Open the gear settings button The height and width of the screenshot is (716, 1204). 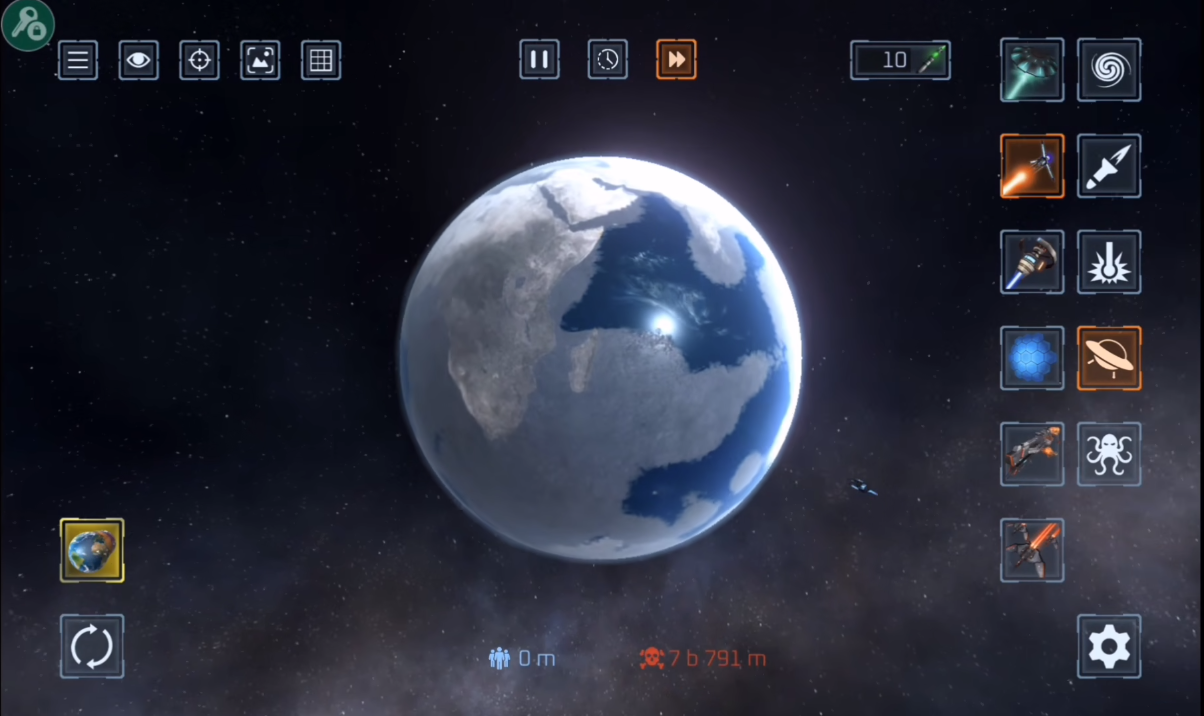1109,646
